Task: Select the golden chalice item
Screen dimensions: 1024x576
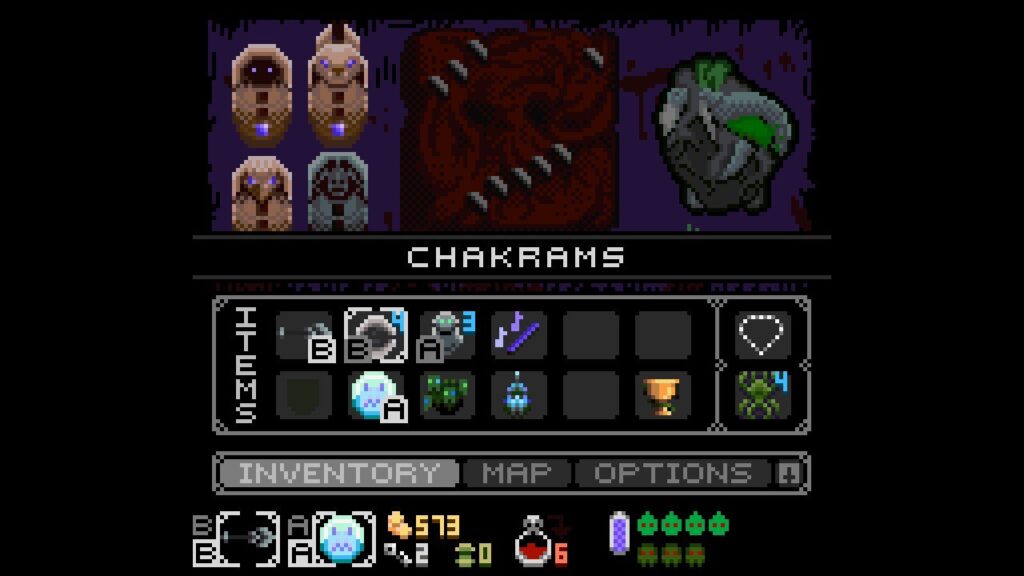Action: 663,396
